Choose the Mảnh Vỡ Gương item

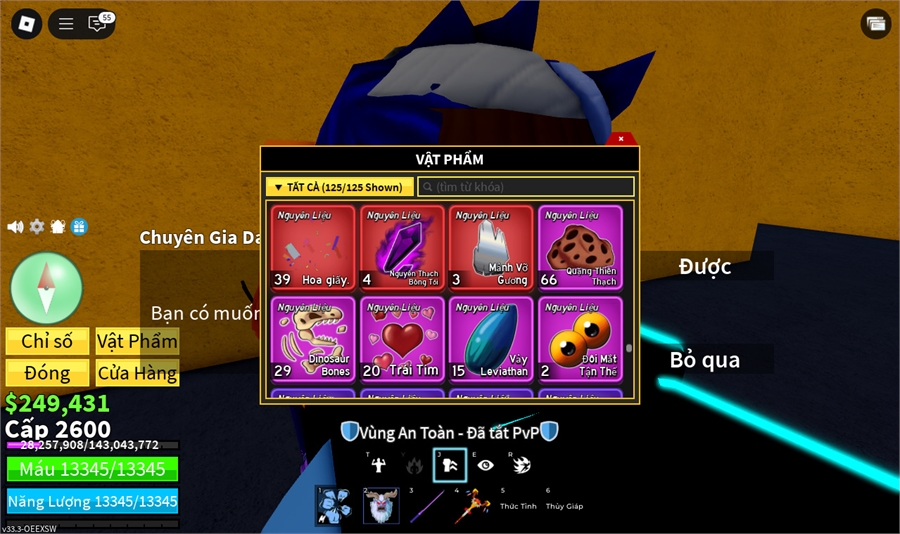[x=492, y=247]
